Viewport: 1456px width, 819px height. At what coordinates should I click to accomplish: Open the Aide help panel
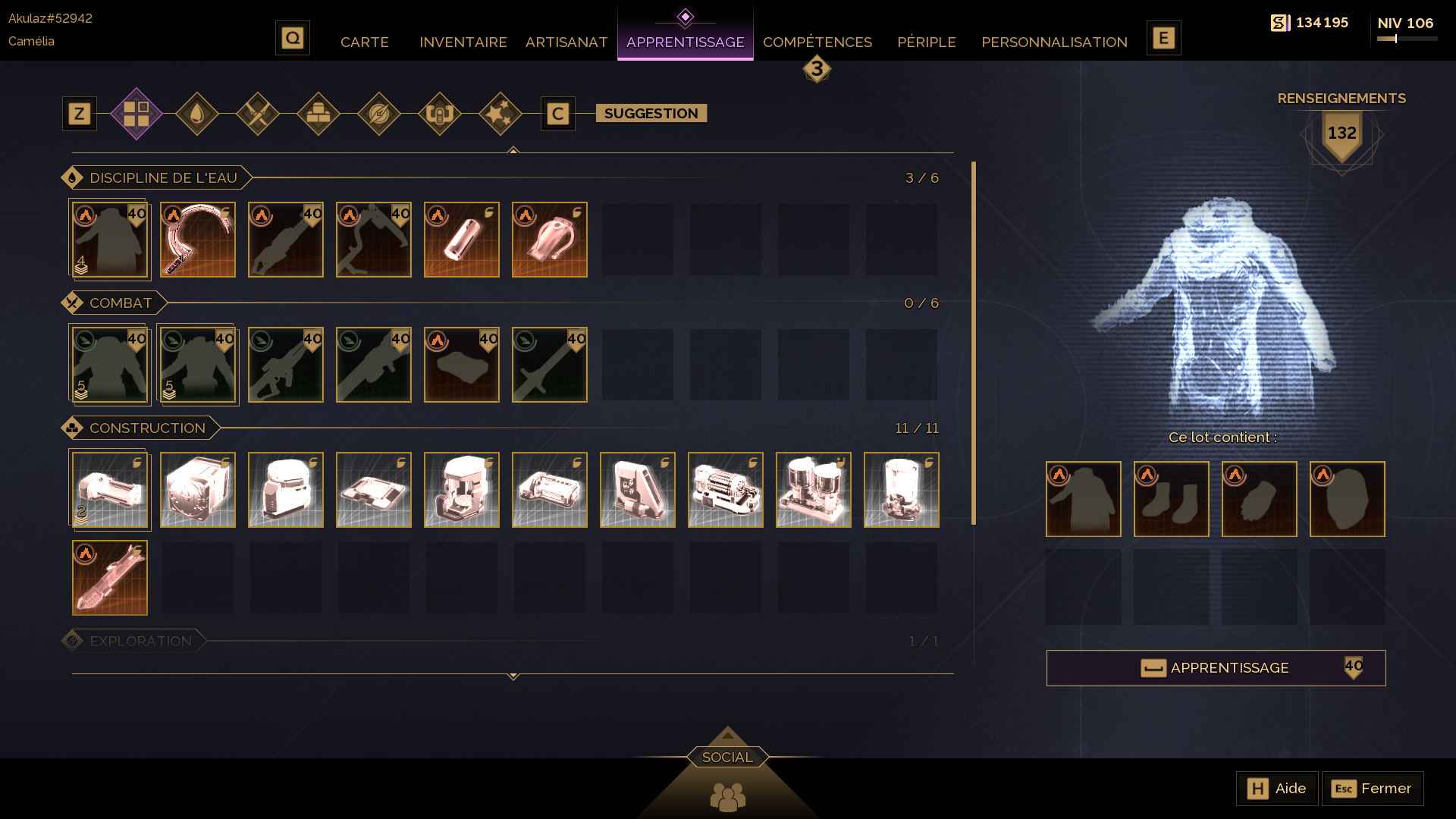[1277, 789]
